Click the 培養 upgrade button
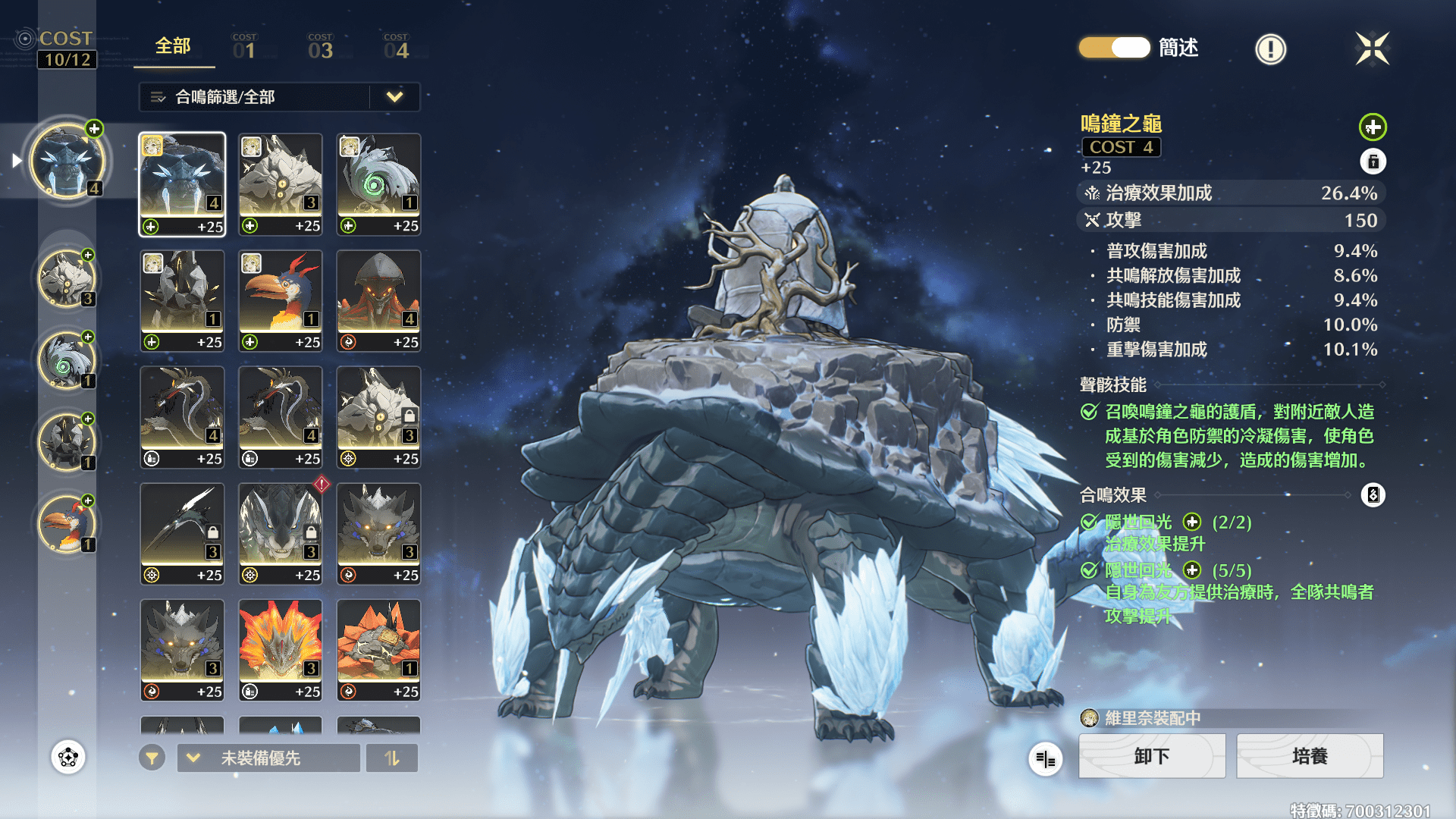 tap(1310, 756)
